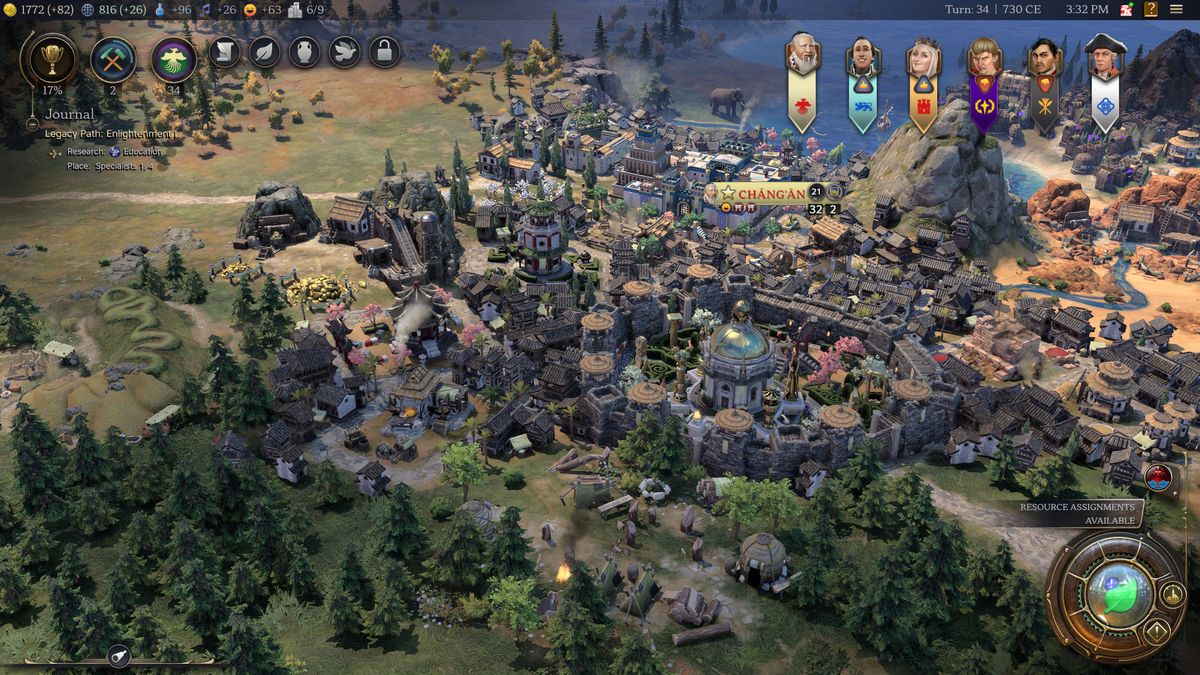Open the dove icon religion panel
The width and height of the screenshot is (1200, 675).
point(345,51)
